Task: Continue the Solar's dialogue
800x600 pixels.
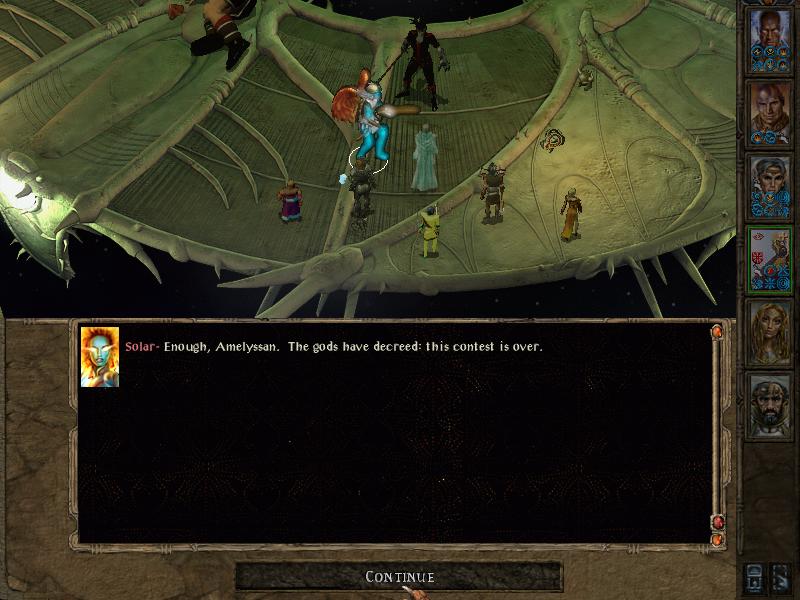Action: pyautogui.click(x=399, y=577)
